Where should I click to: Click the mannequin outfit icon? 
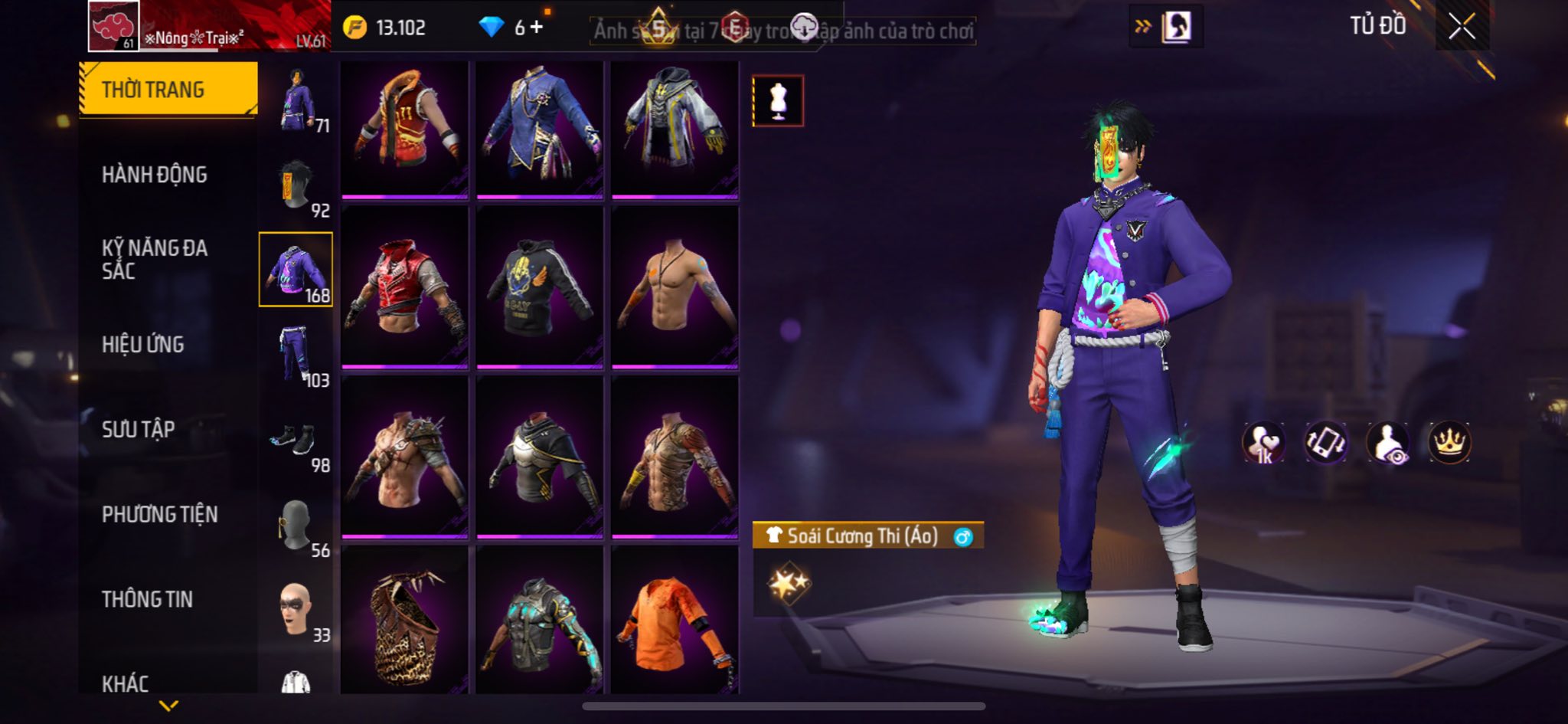pyautogui.click(x=778, y=100)
